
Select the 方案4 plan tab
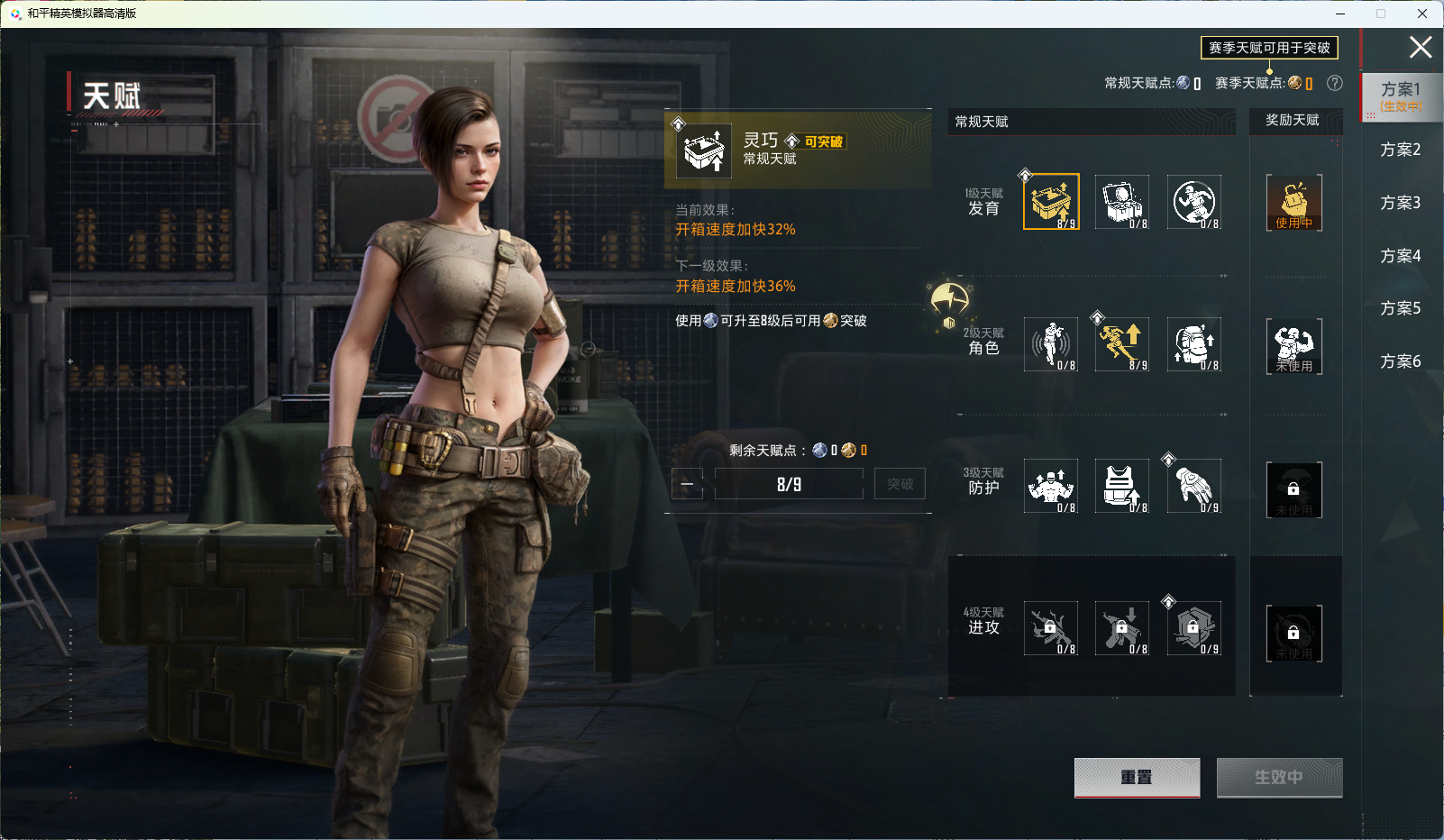point(1400,256)
